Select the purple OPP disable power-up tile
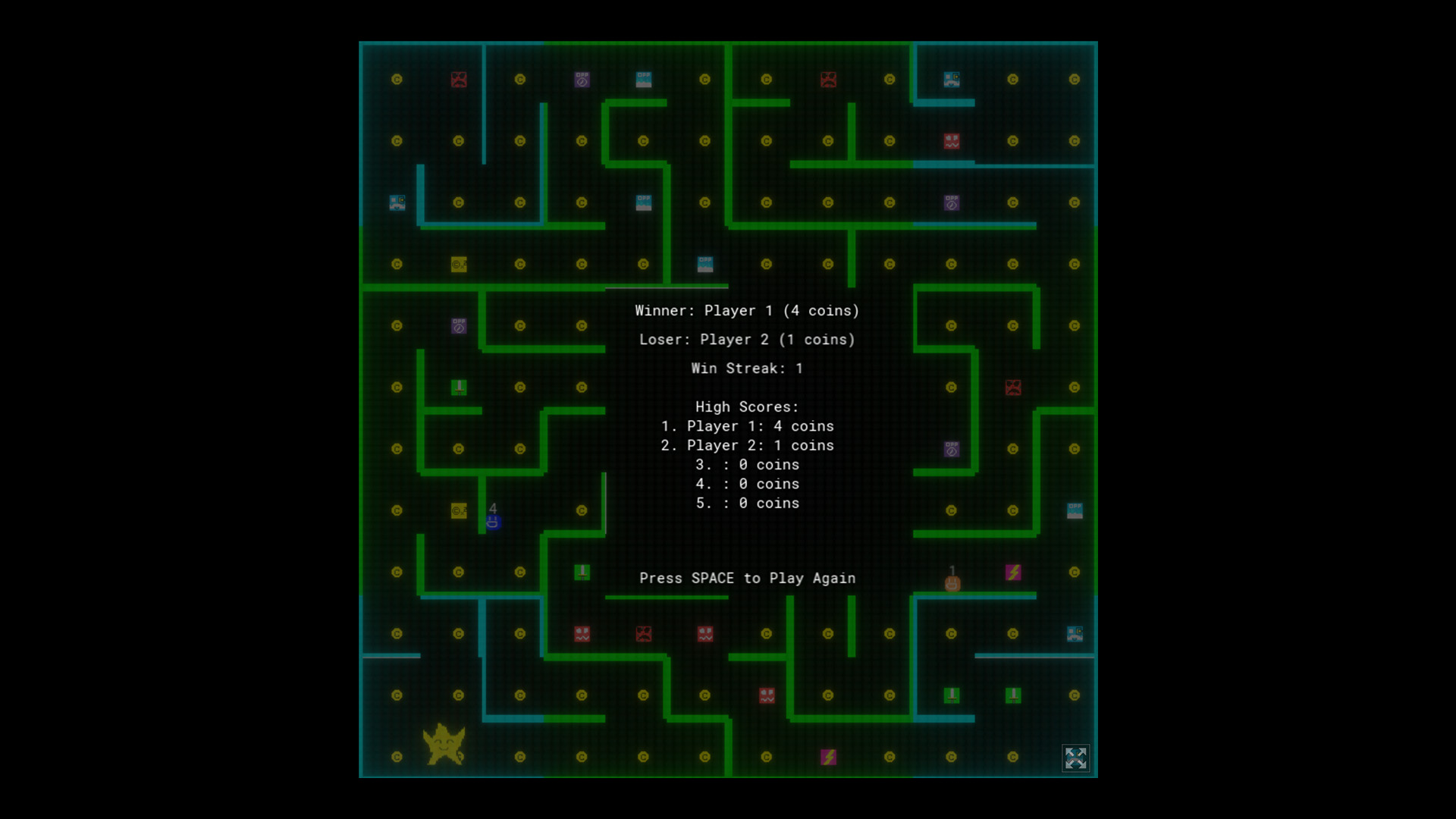Screen dimensions: 1456x819 459,327
